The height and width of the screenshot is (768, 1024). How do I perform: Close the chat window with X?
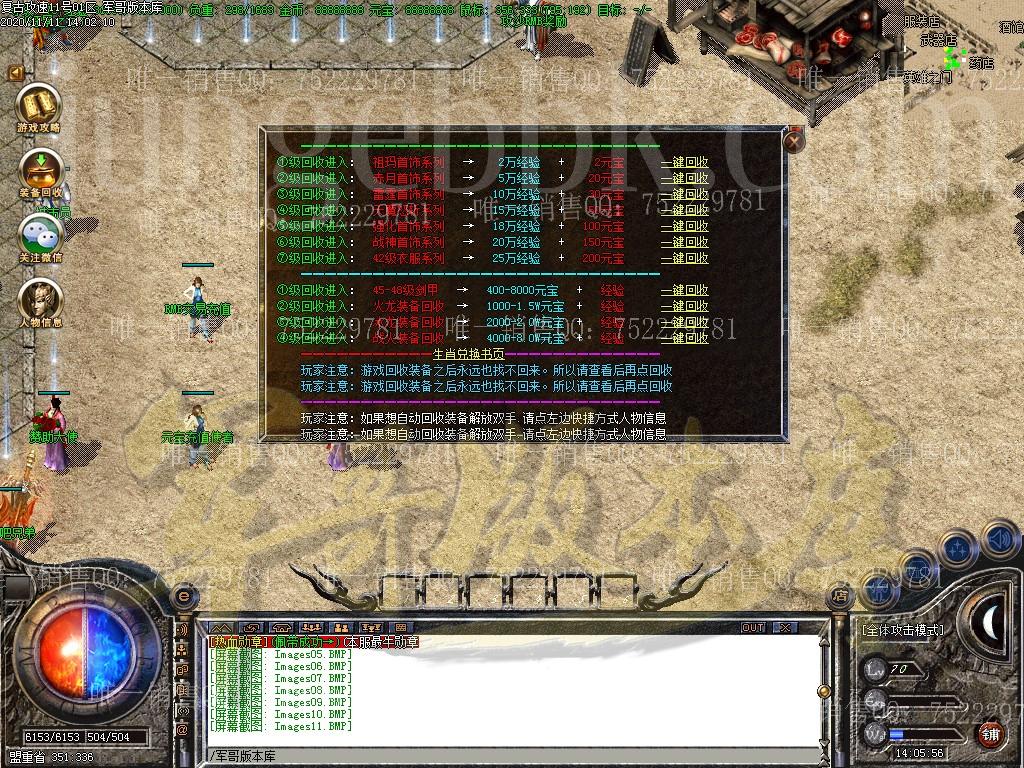pos(785,628)
